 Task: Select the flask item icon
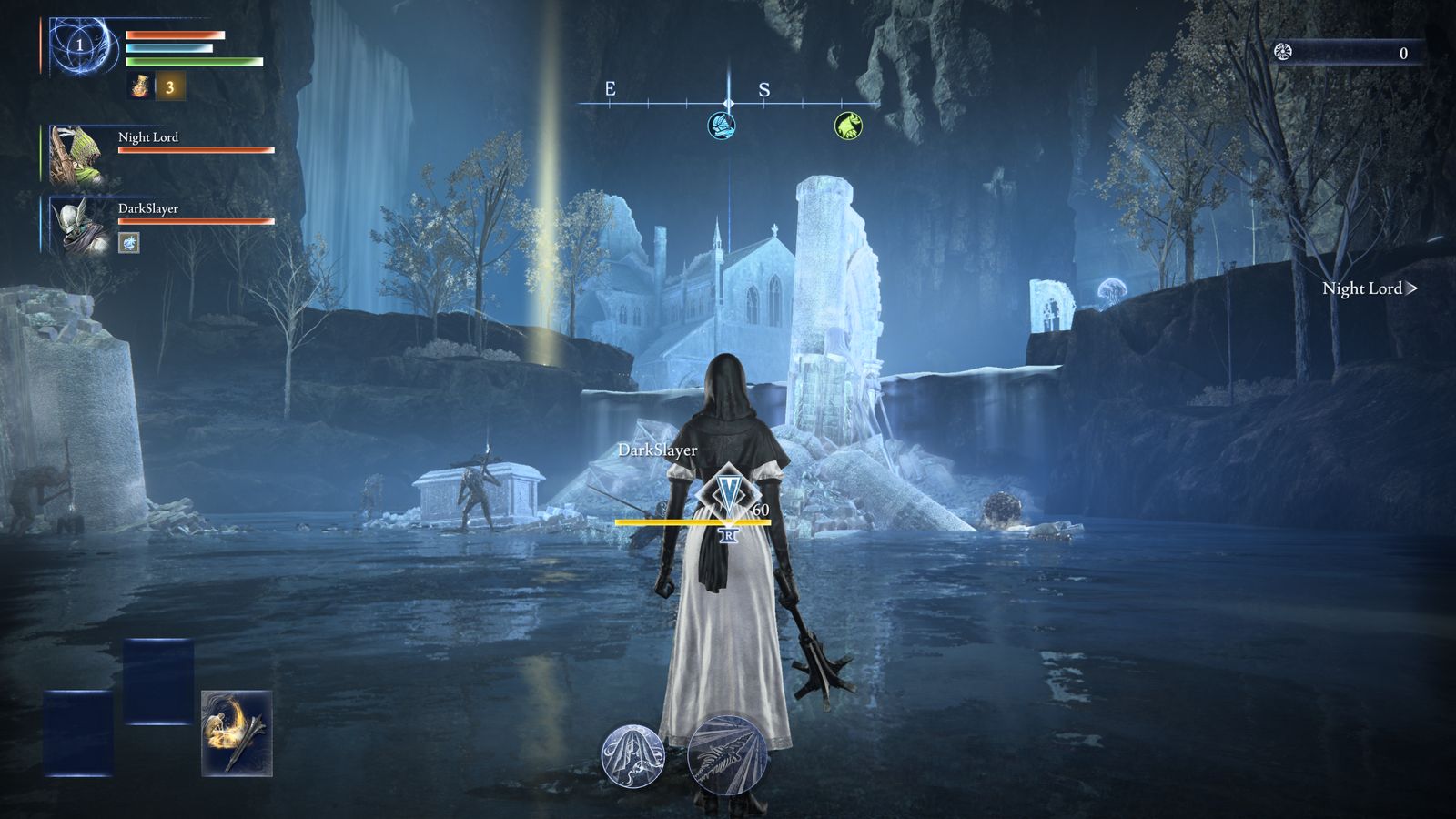141,86
